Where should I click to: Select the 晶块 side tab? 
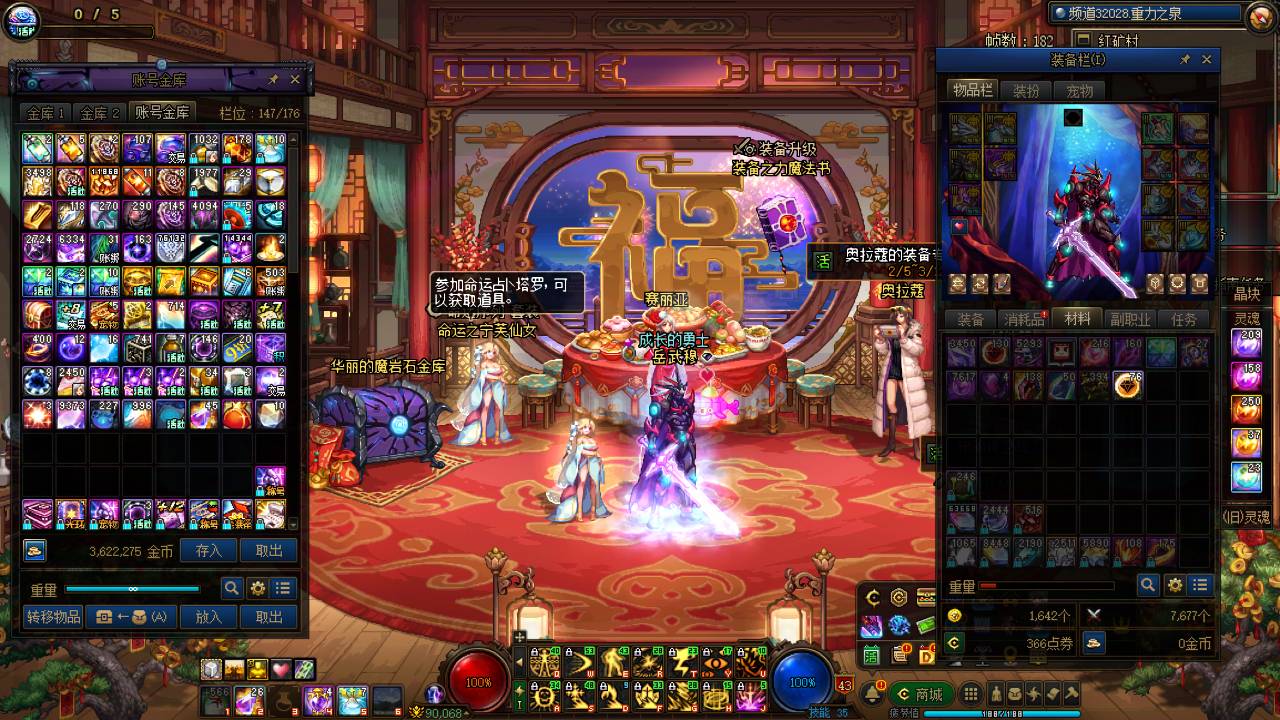point(1246,294)
